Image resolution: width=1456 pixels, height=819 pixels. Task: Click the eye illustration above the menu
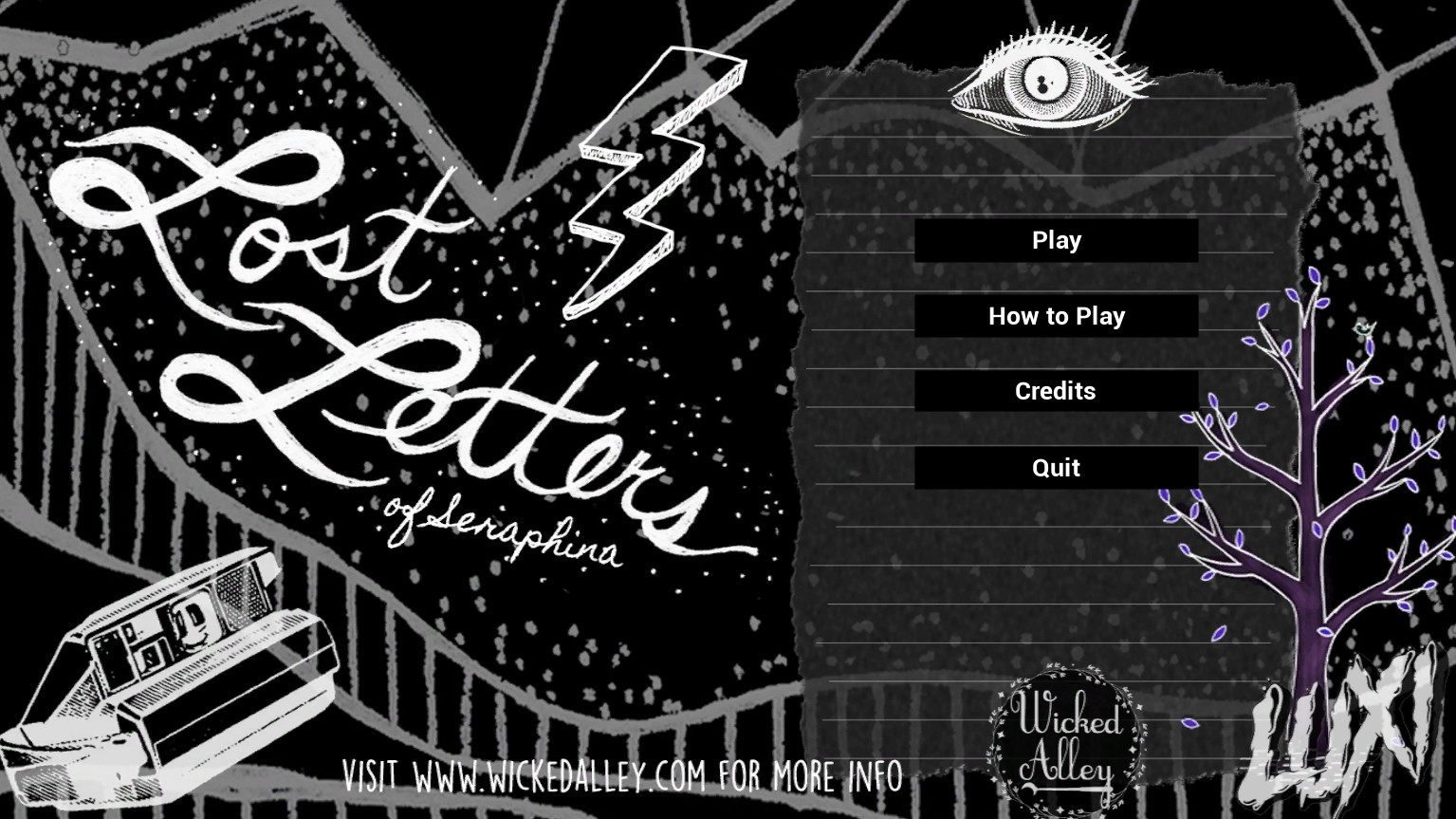pyautogui.click(x=1043, y=81)
